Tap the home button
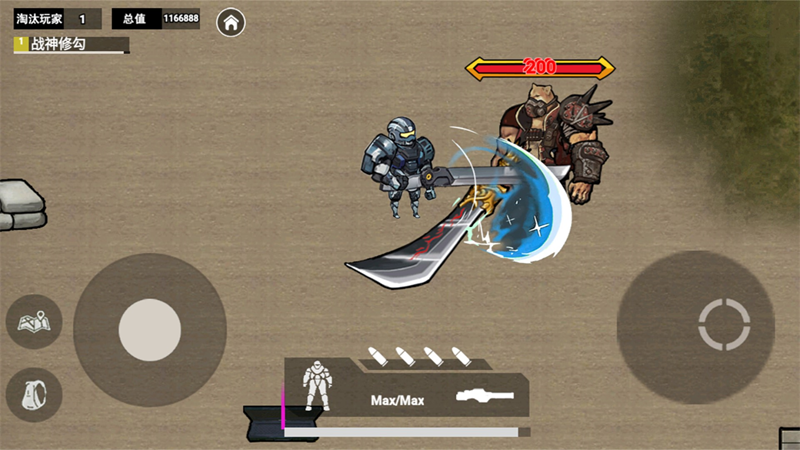 [232, 22]
